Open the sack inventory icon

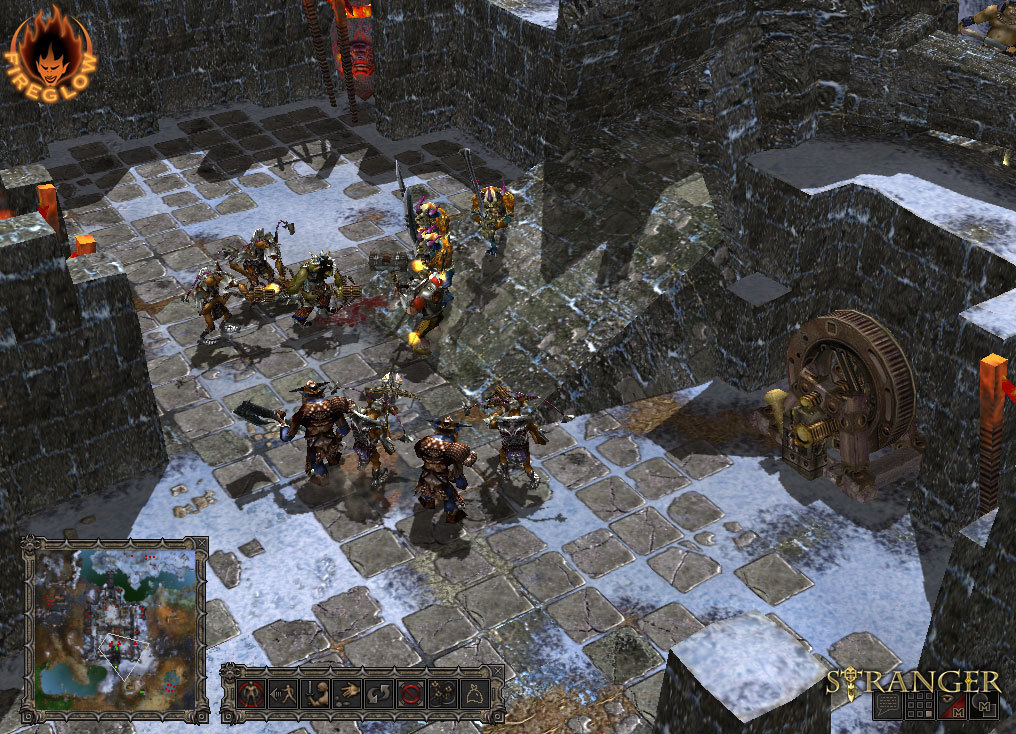[x=473, y=693]
